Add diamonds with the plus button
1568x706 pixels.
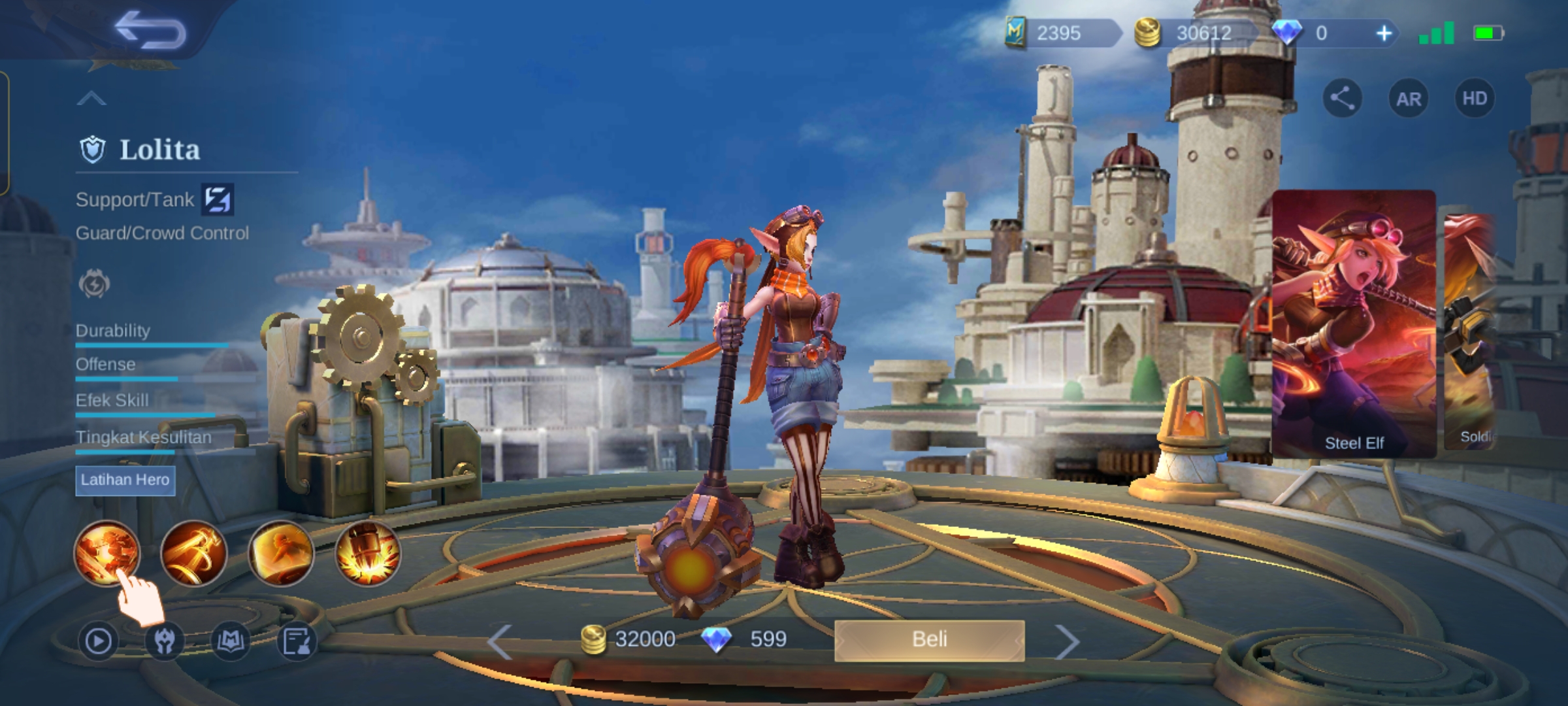[x=1384, y=33]
